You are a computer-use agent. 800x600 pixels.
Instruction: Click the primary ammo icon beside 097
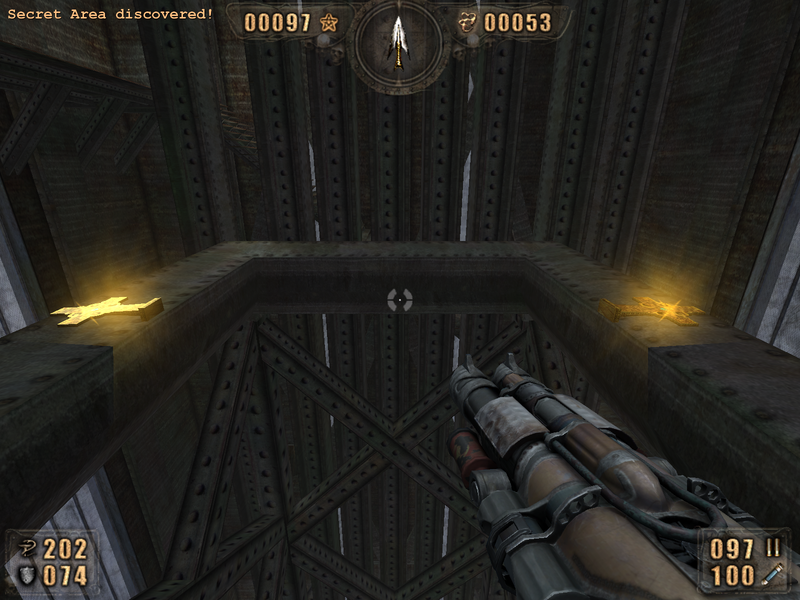772,548
